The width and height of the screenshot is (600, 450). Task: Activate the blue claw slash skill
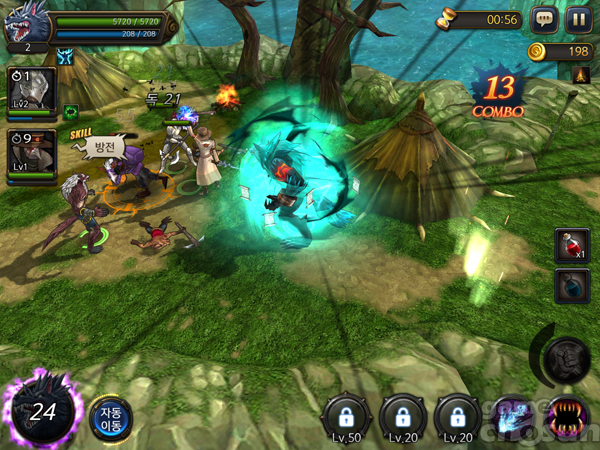tap(513, 417)
